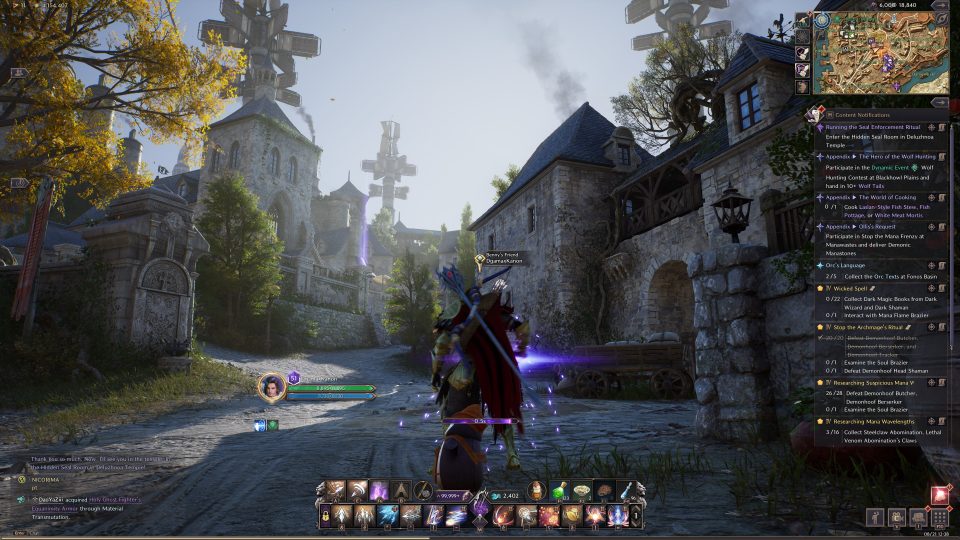960x540 pixels.
Task: Open the character silhouette menu button
Action: point(875,517)
